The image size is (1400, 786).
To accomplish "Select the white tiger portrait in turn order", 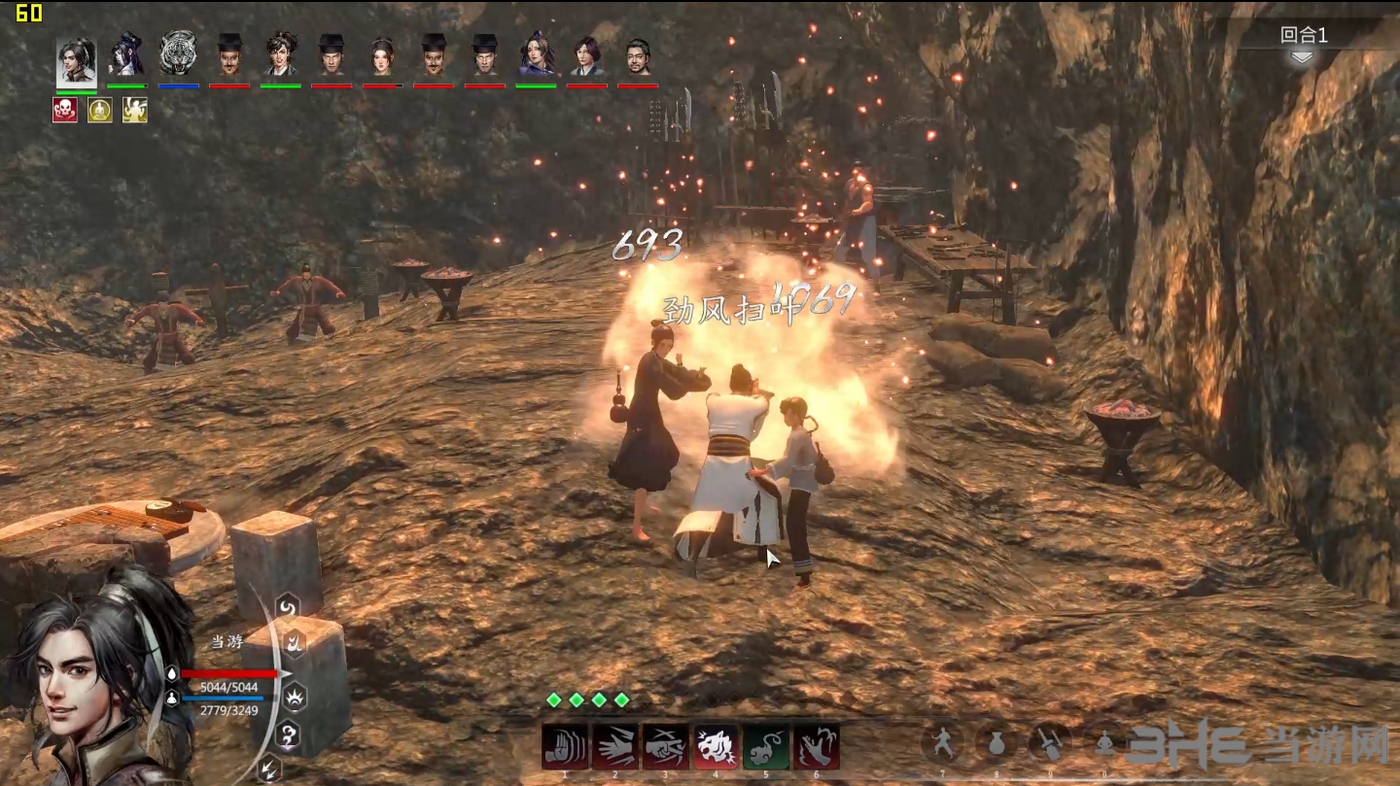I will click(x=178, y=55).
